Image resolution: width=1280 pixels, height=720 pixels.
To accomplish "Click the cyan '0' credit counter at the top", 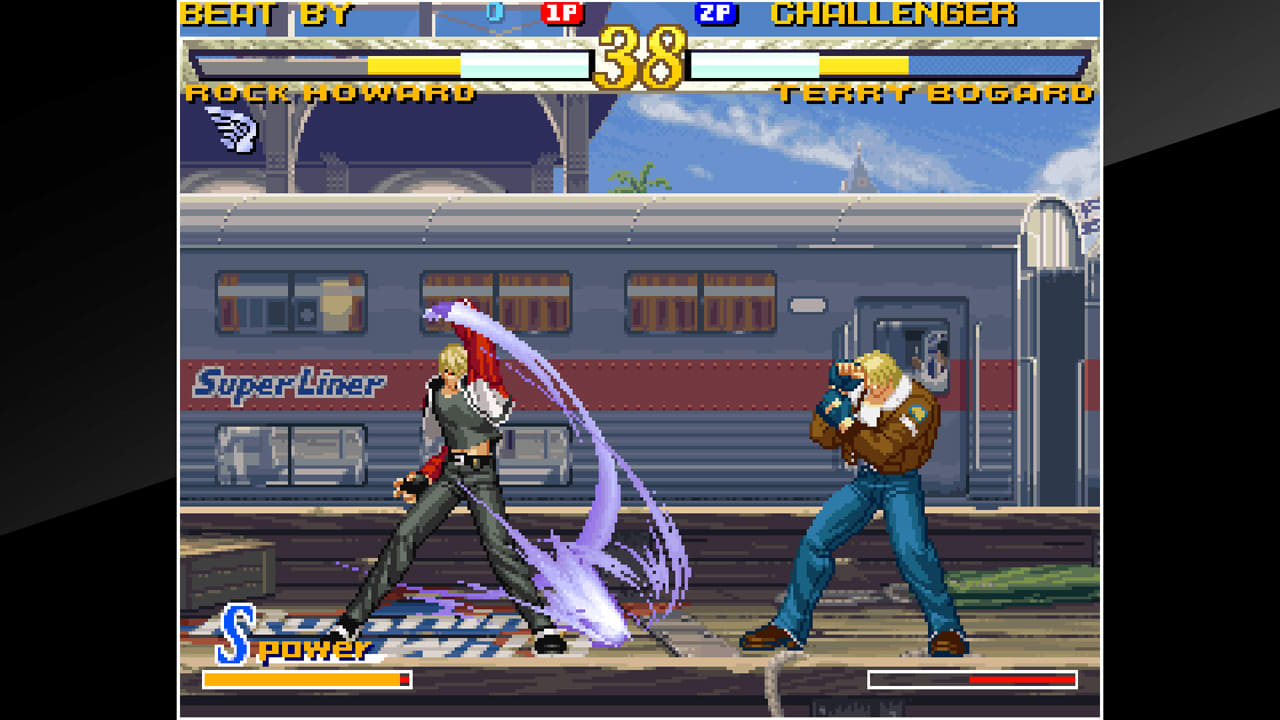I will [490, 10].
